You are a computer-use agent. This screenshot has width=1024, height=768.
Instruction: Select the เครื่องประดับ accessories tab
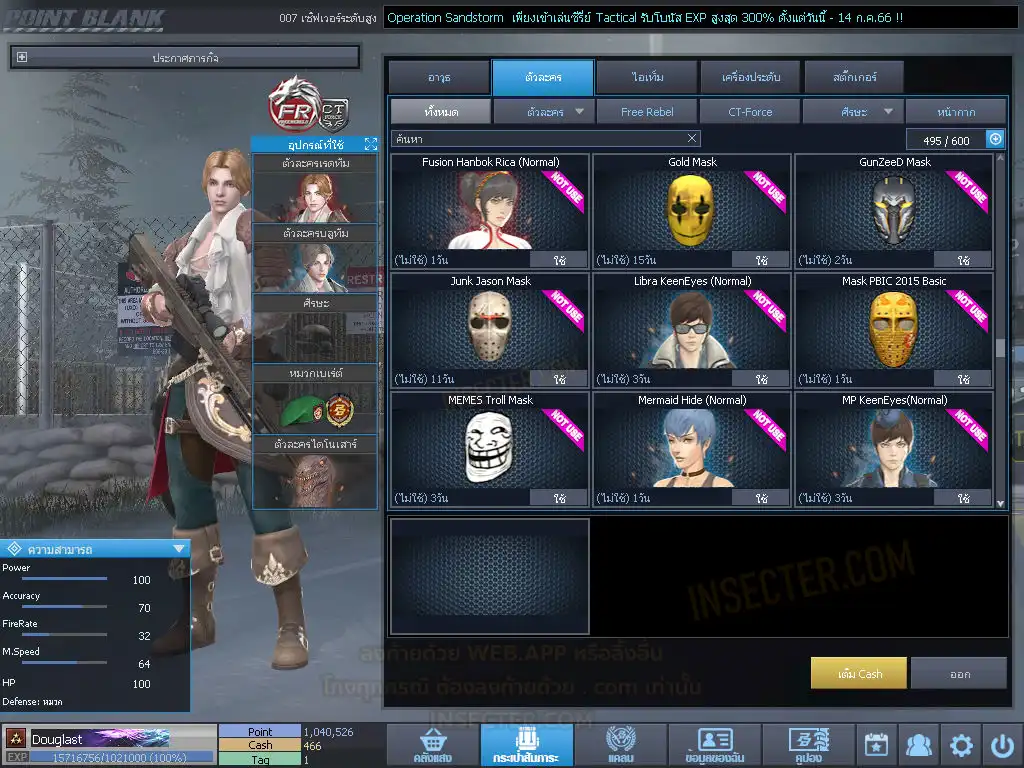tap(750, 77)
